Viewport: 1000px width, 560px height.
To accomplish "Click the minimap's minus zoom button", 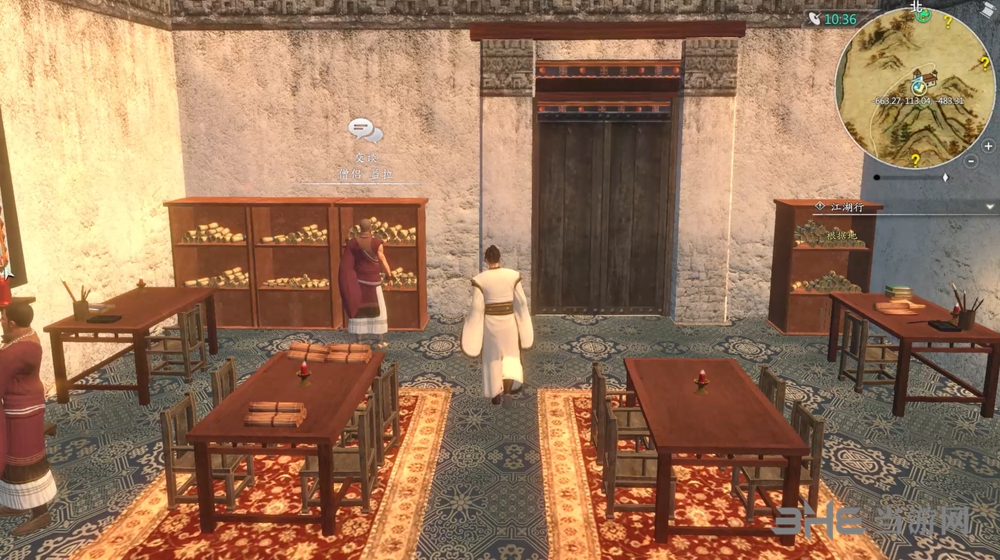I will coord(971,160).
